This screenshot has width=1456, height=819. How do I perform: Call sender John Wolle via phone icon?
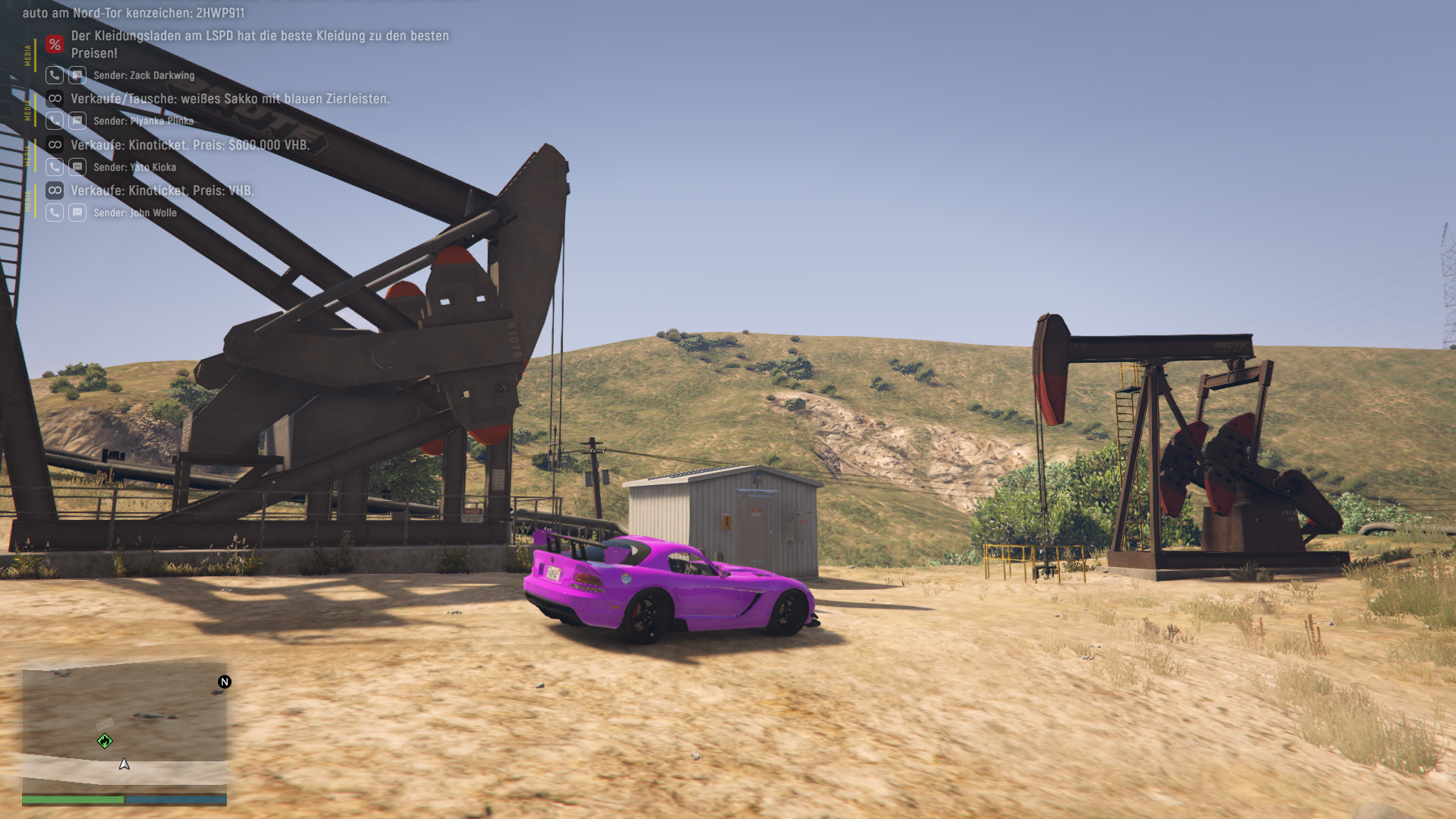click(54, 213)
